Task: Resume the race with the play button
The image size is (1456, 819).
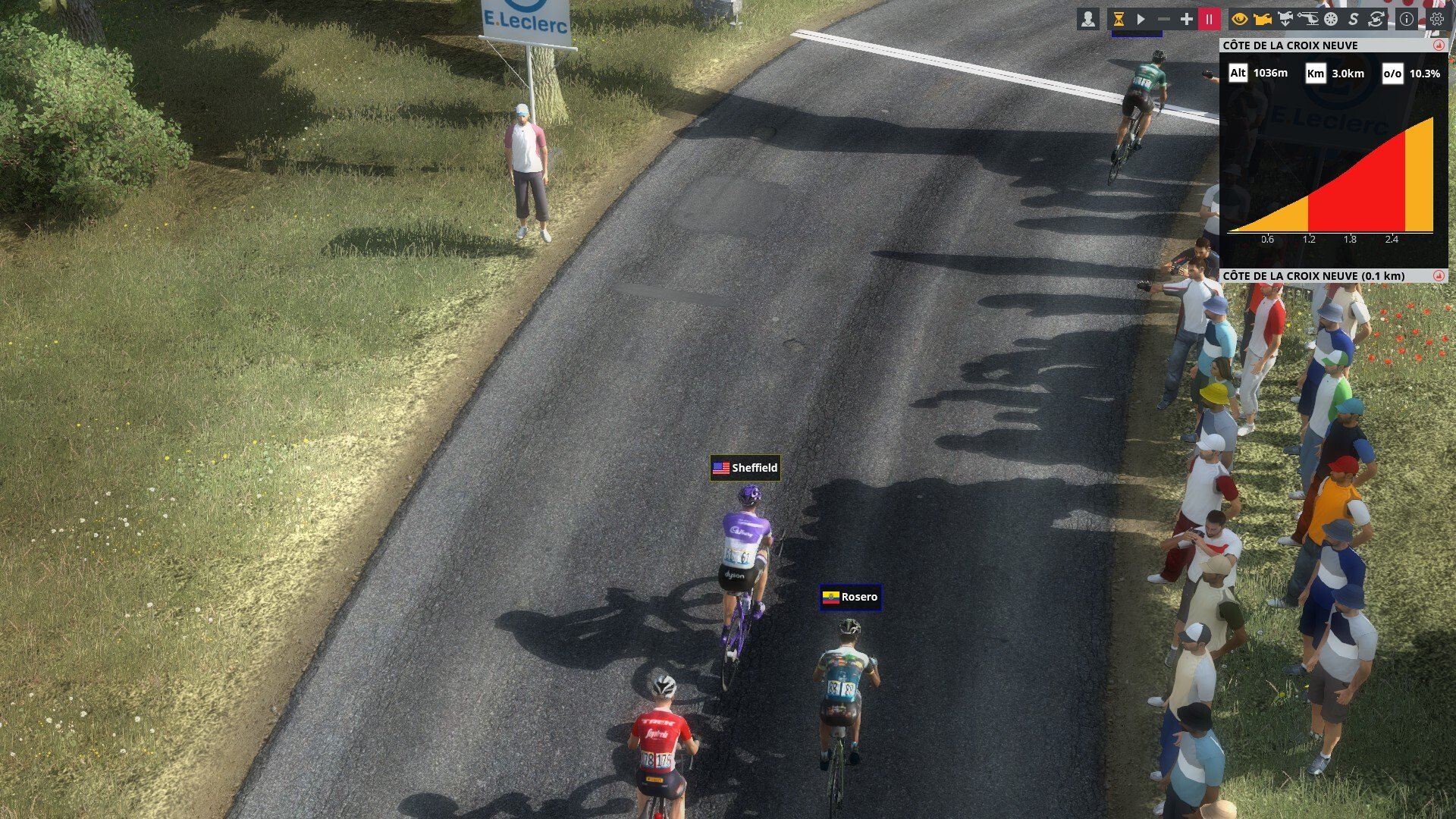Action: coord(1141,20)
